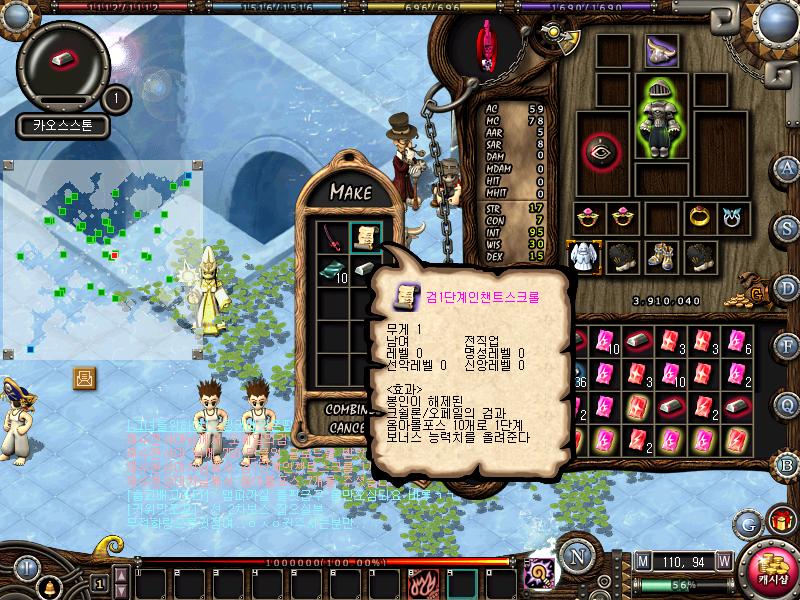Open the mail envelope icon
The image size is (800, 600).
tap(84, 378)
